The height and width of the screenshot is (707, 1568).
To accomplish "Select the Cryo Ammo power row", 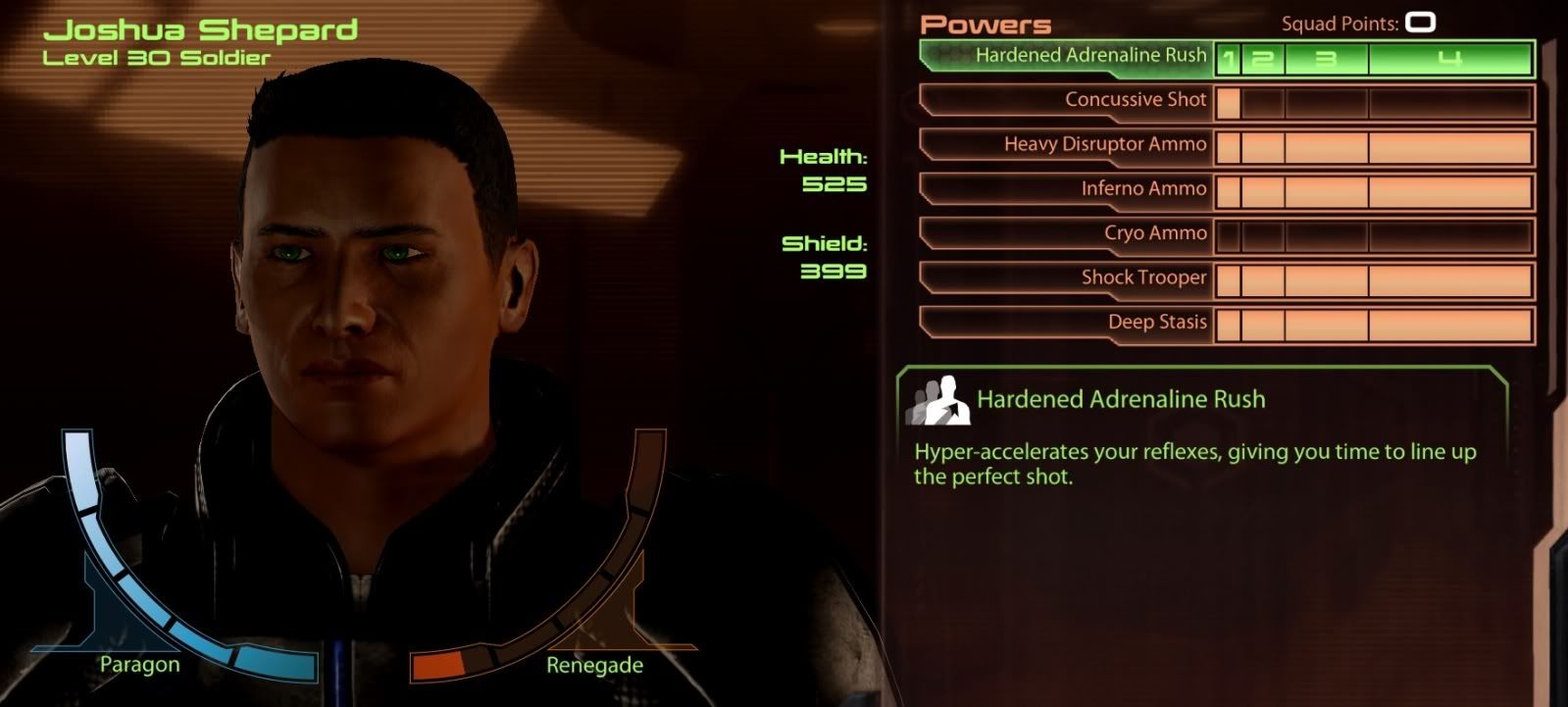I will [x=1154, y=233].
